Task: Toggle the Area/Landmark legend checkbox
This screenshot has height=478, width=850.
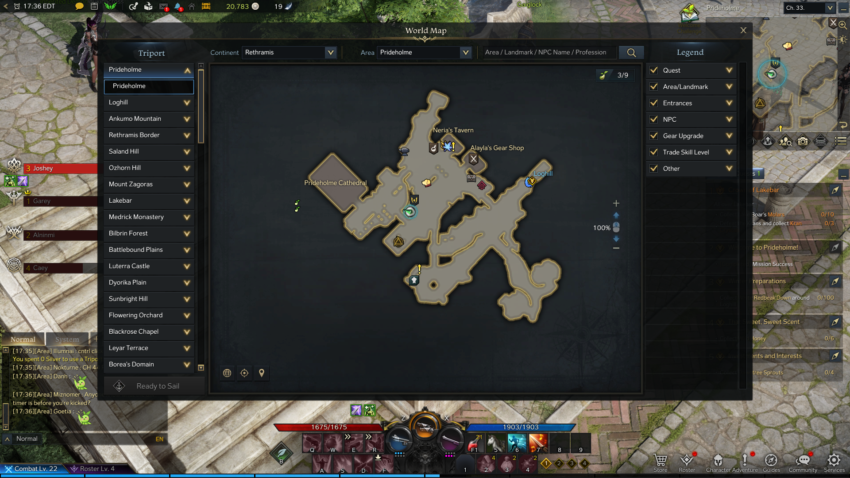Action: point(654,87)
